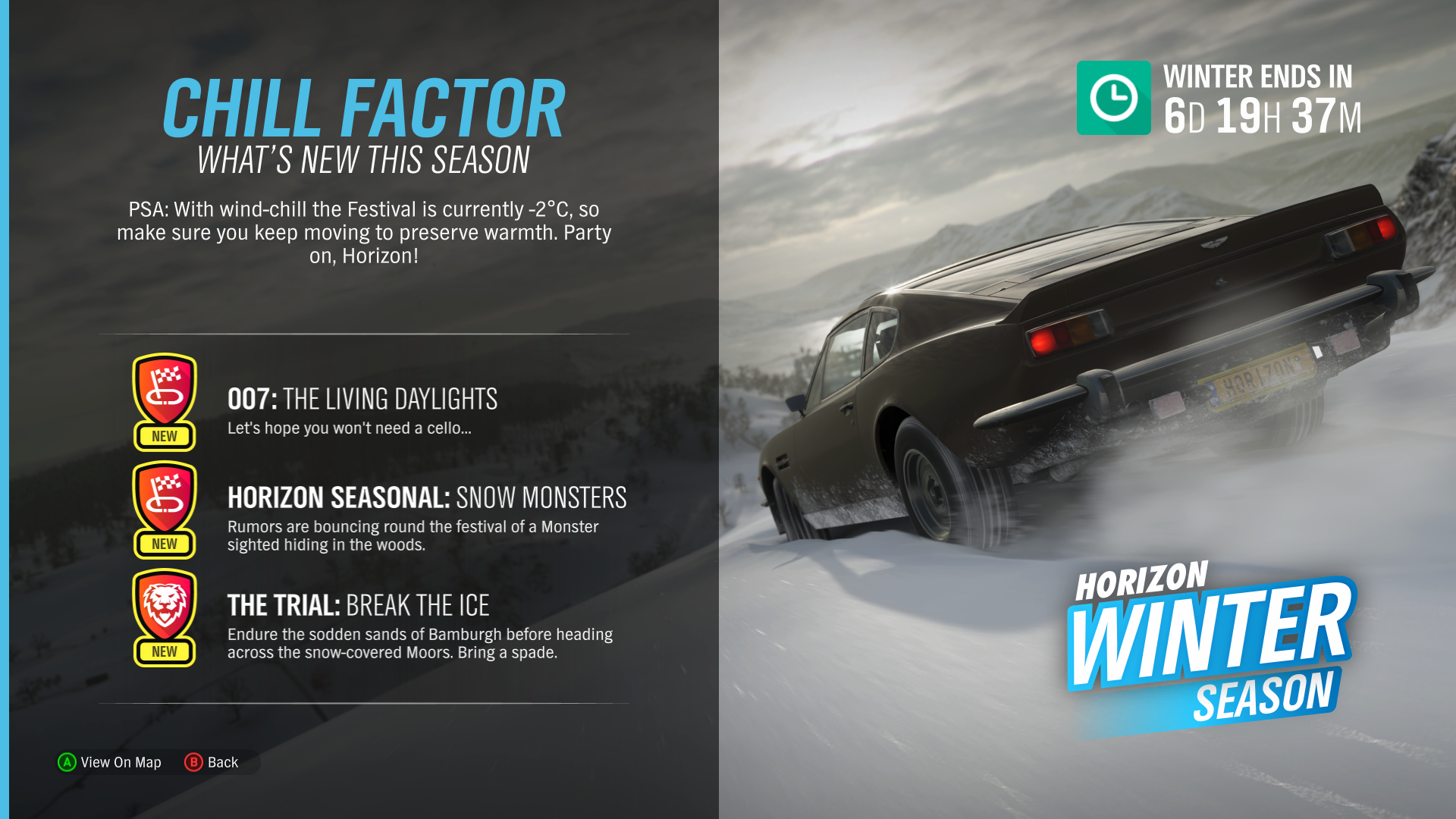Click the green A button icon
1456x819 pixels.
(67, 762)
